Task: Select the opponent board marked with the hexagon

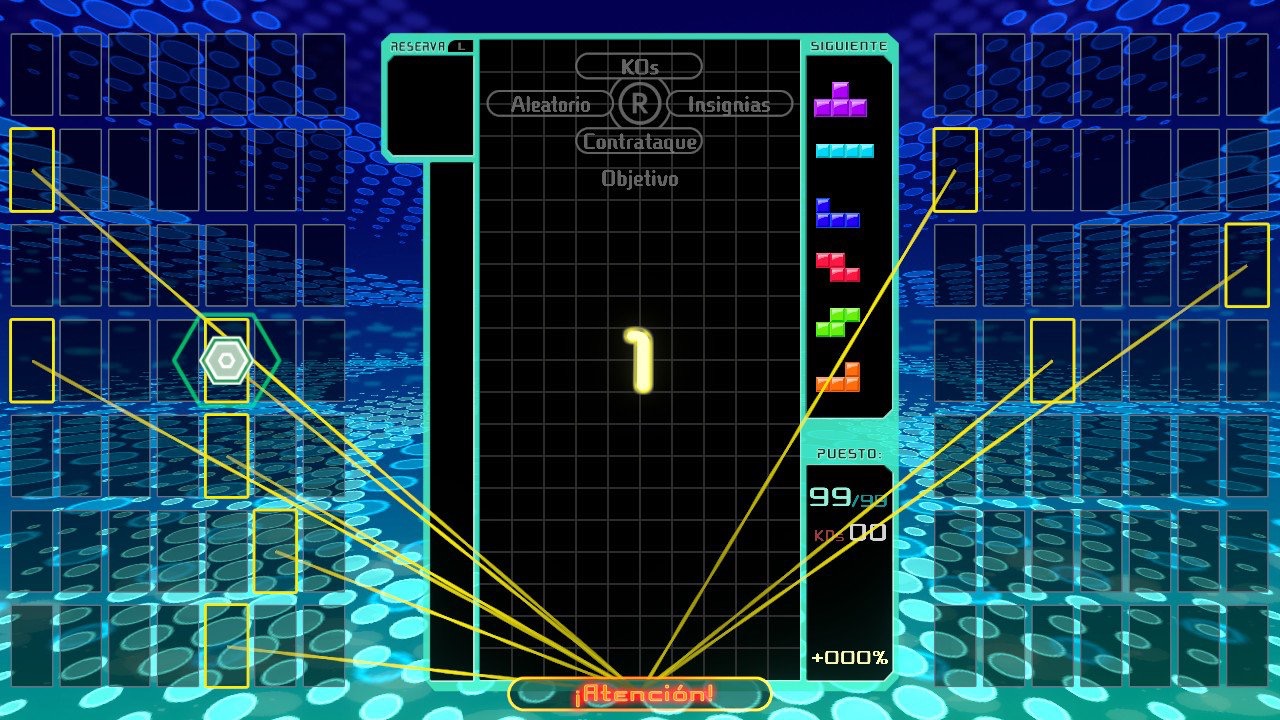Action: 227,360
